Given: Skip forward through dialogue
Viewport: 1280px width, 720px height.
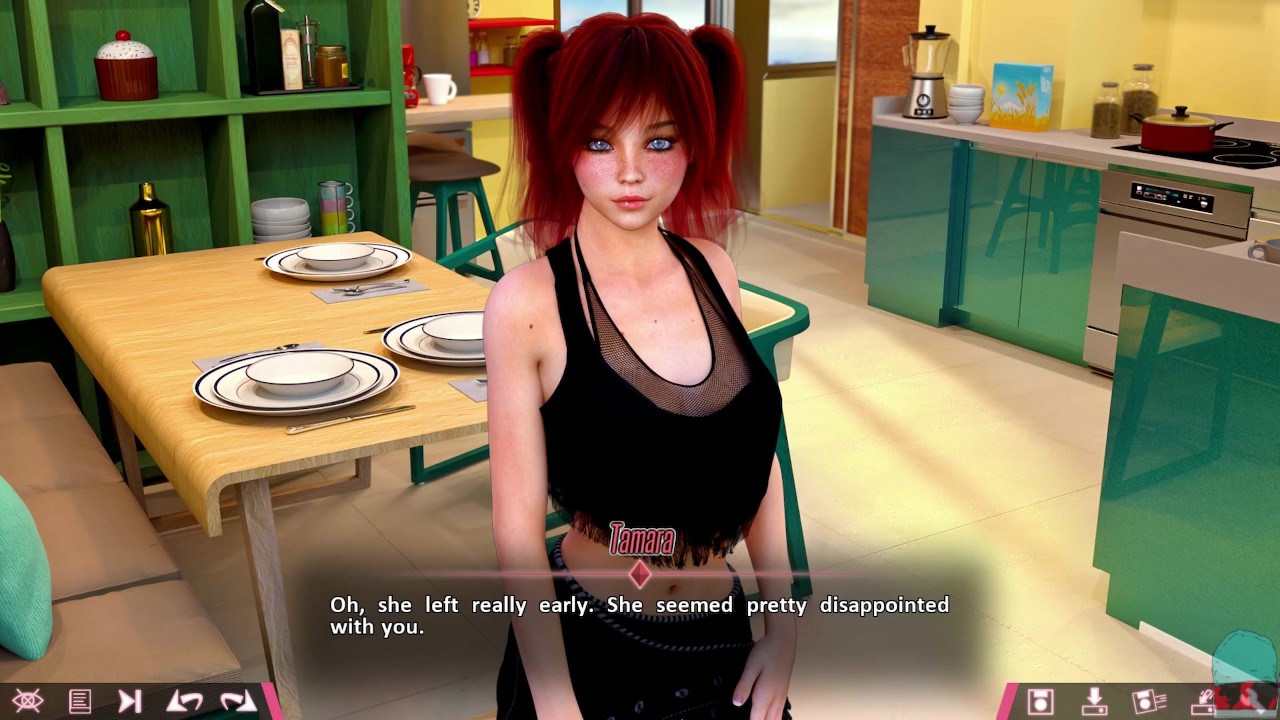Looking at the screenshot, I should click(130, 701).
